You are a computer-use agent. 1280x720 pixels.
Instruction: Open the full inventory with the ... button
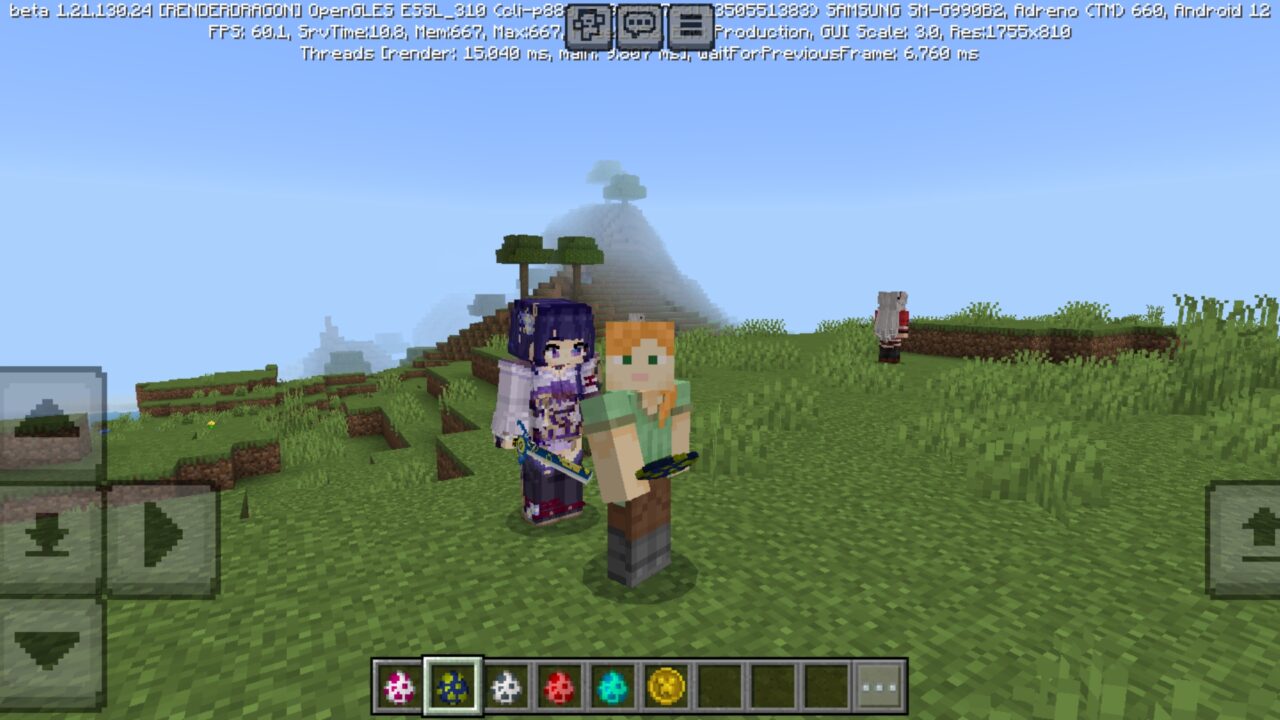[878, 685]
